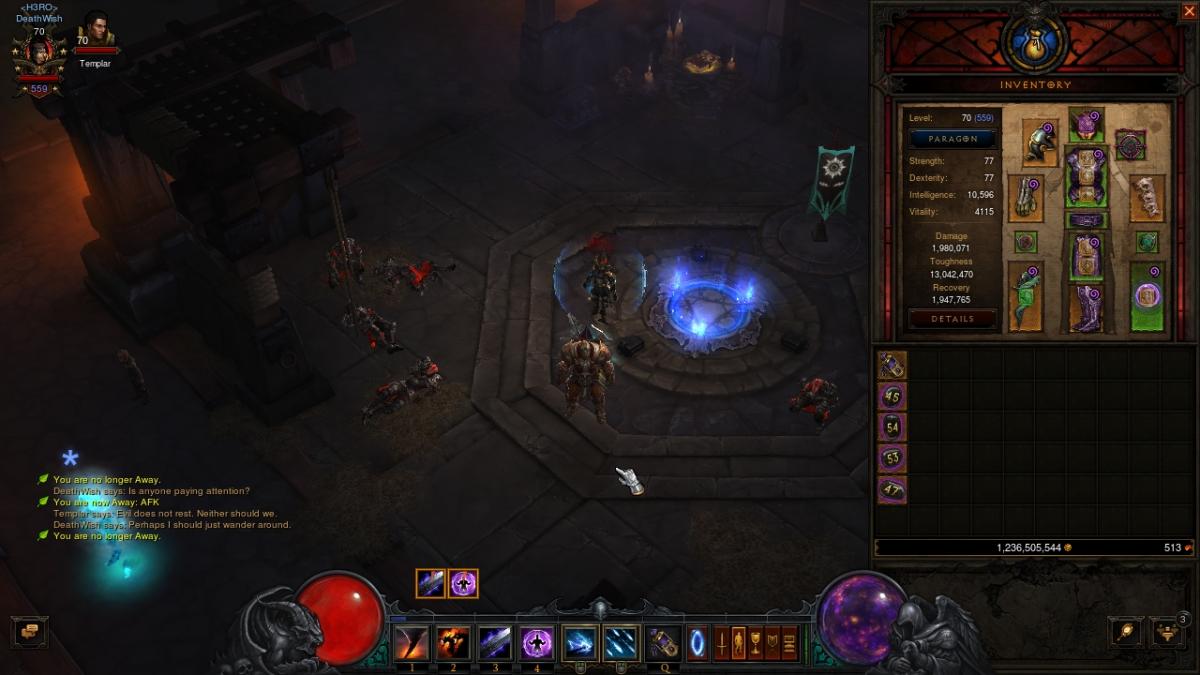1200x675 pixels.
Task: Open the chat button at bottom left
Action: (x=29, y=631)
